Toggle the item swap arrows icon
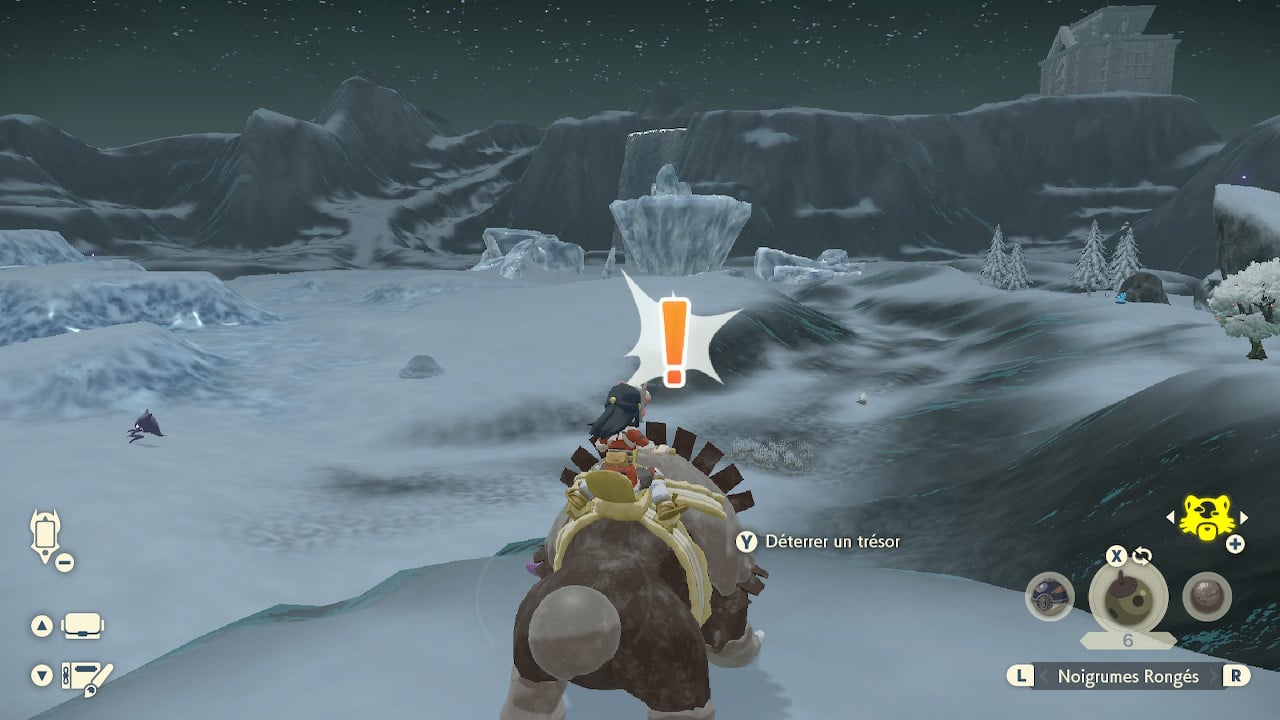The image size is (1280, 720). pos(1142,556)
